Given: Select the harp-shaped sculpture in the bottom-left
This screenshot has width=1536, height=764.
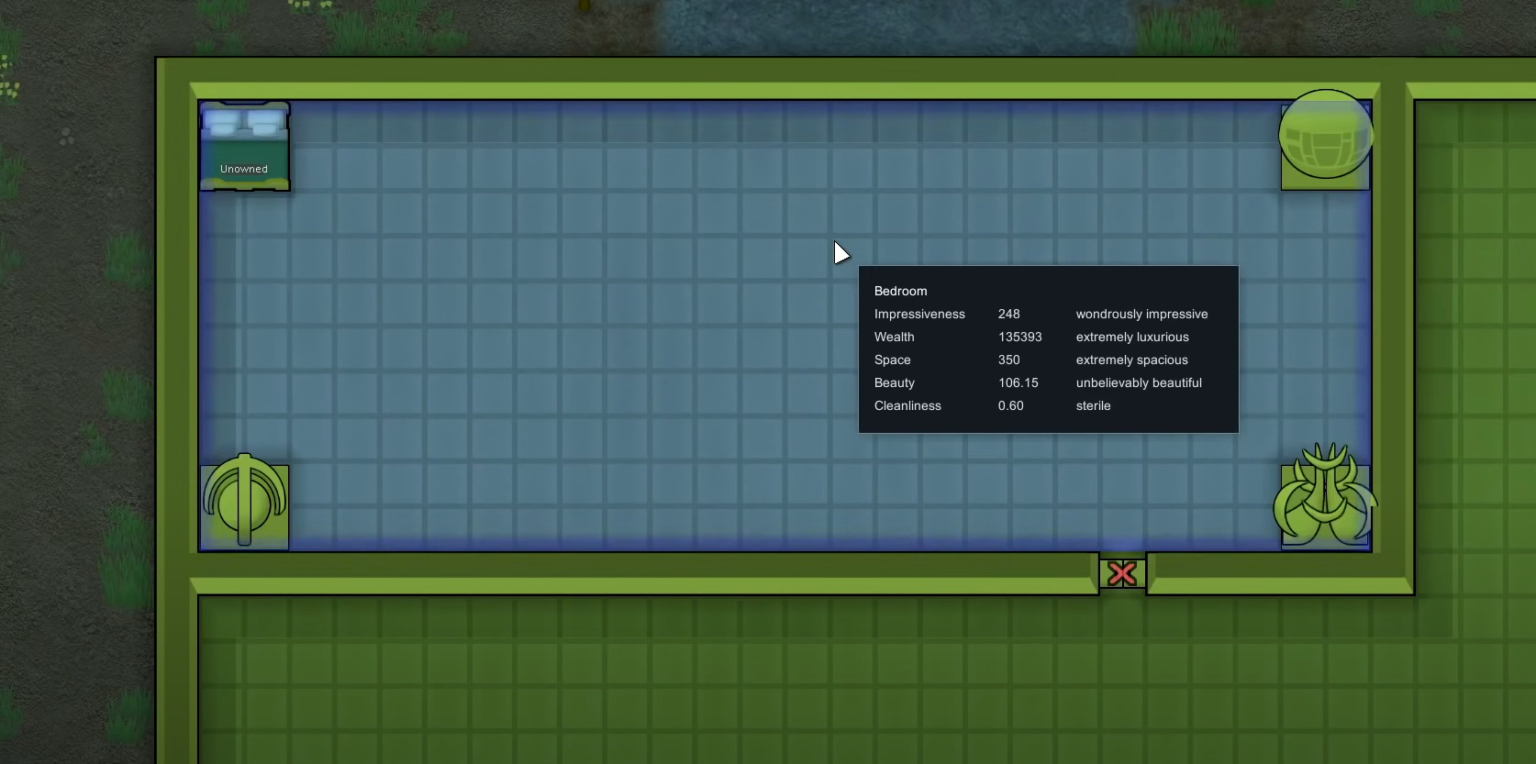Looking at the screenshot, I should pos(244,503).
